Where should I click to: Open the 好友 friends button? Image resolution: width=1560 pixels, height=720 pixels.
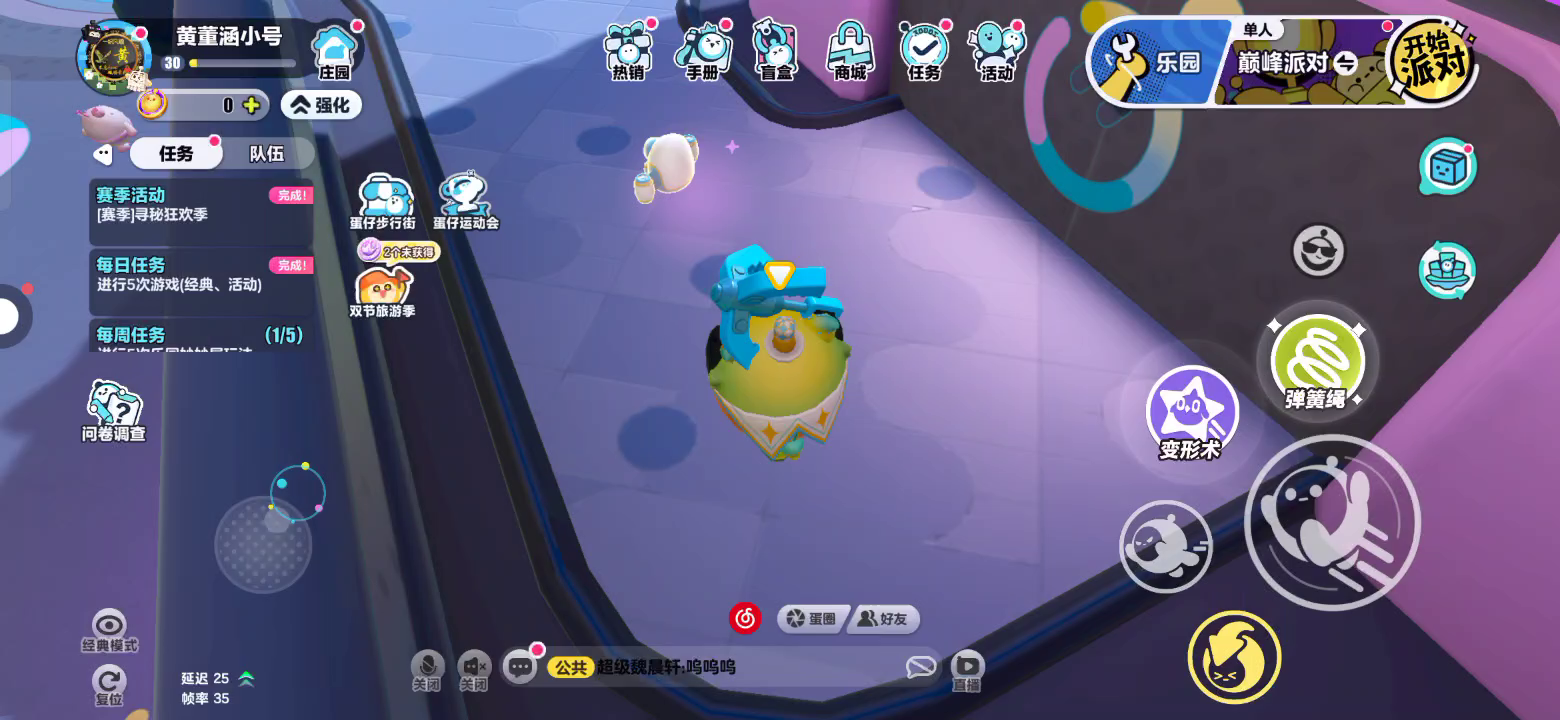(x=884, y=619)
